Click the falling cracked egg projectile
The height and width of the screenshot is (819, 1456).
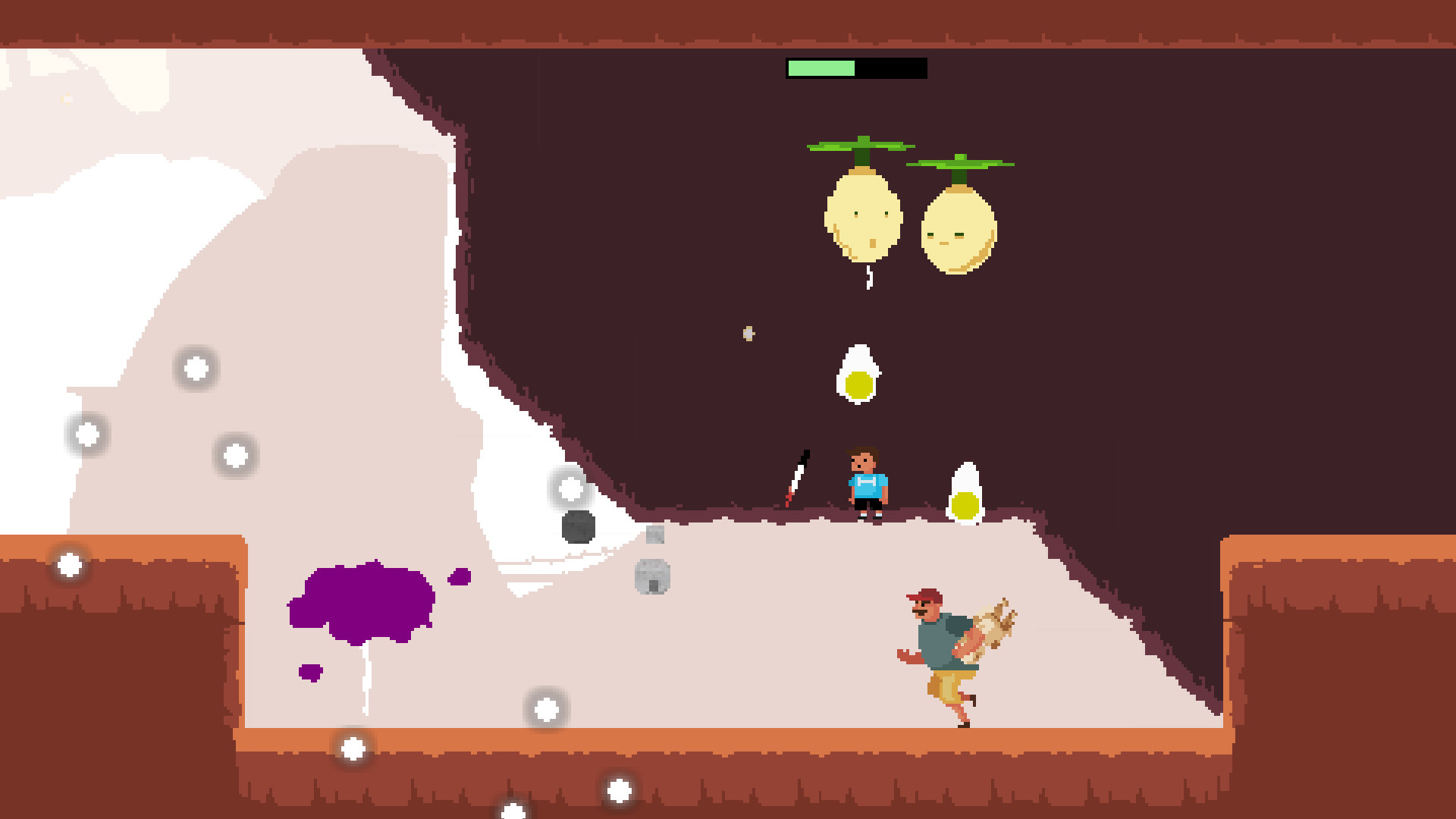click(x=858, y=375)
